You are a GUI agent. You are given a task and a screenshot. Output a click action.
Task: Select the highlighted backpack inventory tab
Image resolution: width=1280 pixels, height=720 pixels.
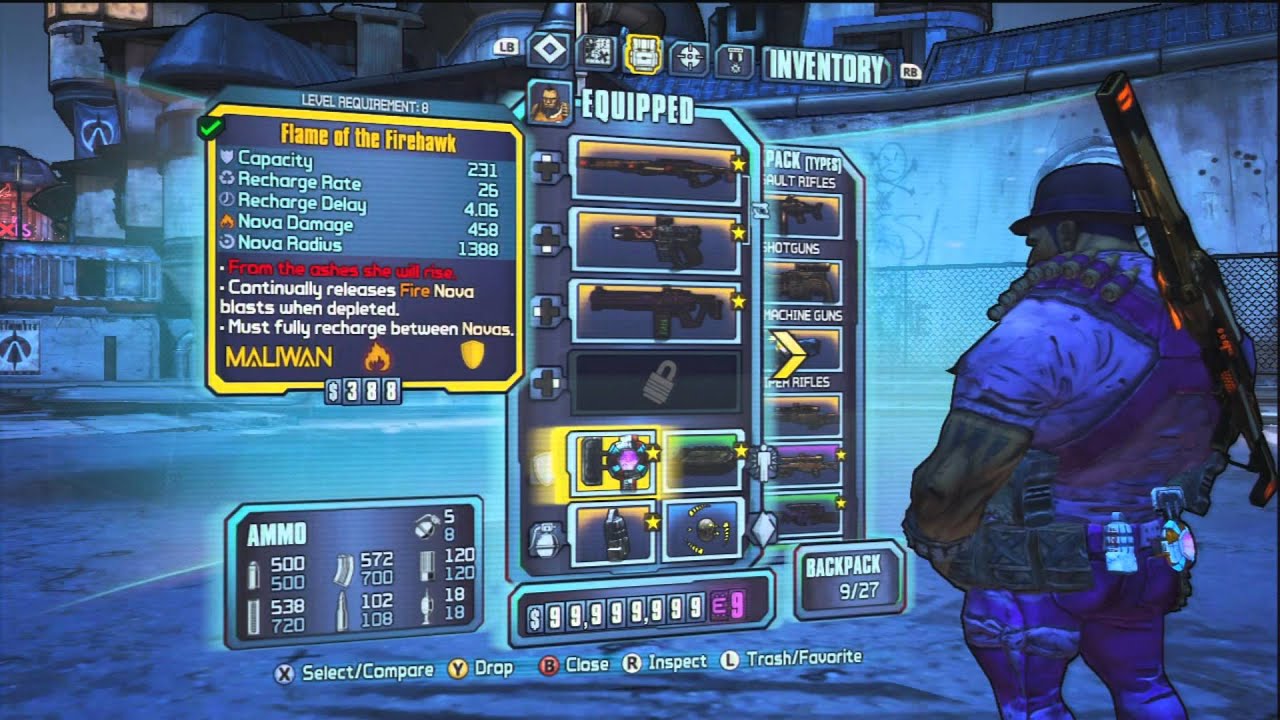tap(643, 56)
